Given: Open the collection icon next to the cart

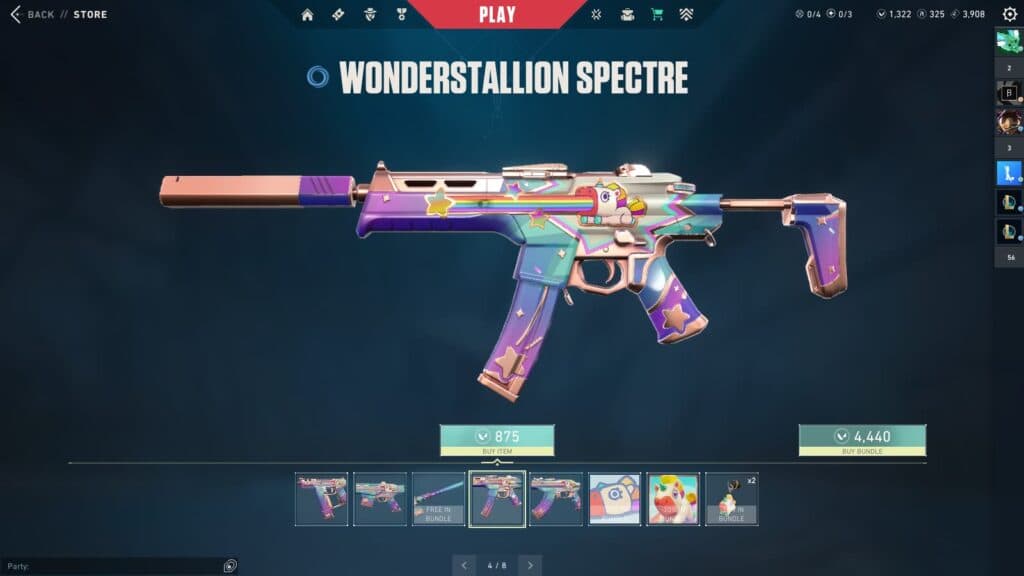Looking at the screenshot, I should [x=627, y=15].
